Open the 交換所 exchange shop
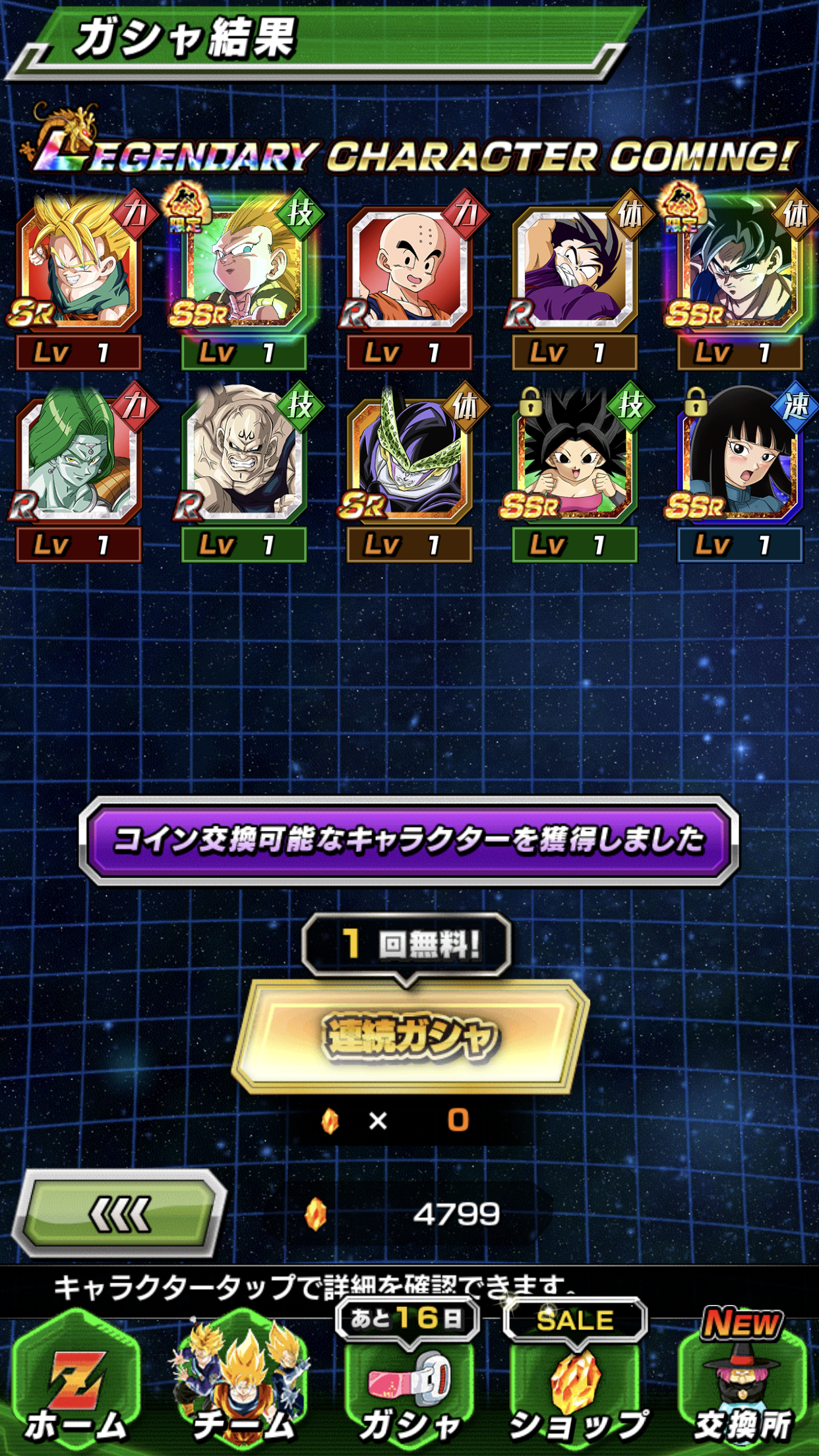This screenshot has width=819, height=1456. (741, 1391)
